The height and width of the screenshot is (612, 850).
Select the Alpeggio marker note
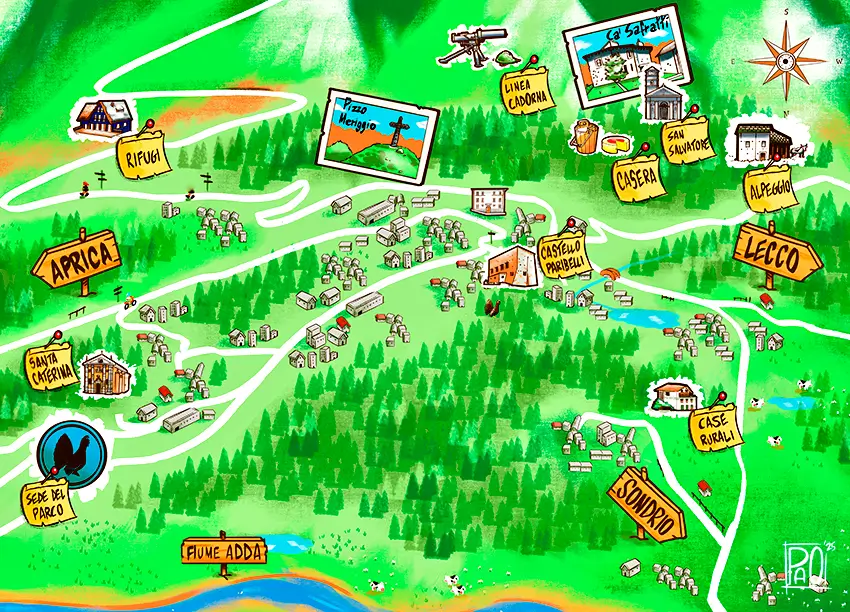point(769,188)
